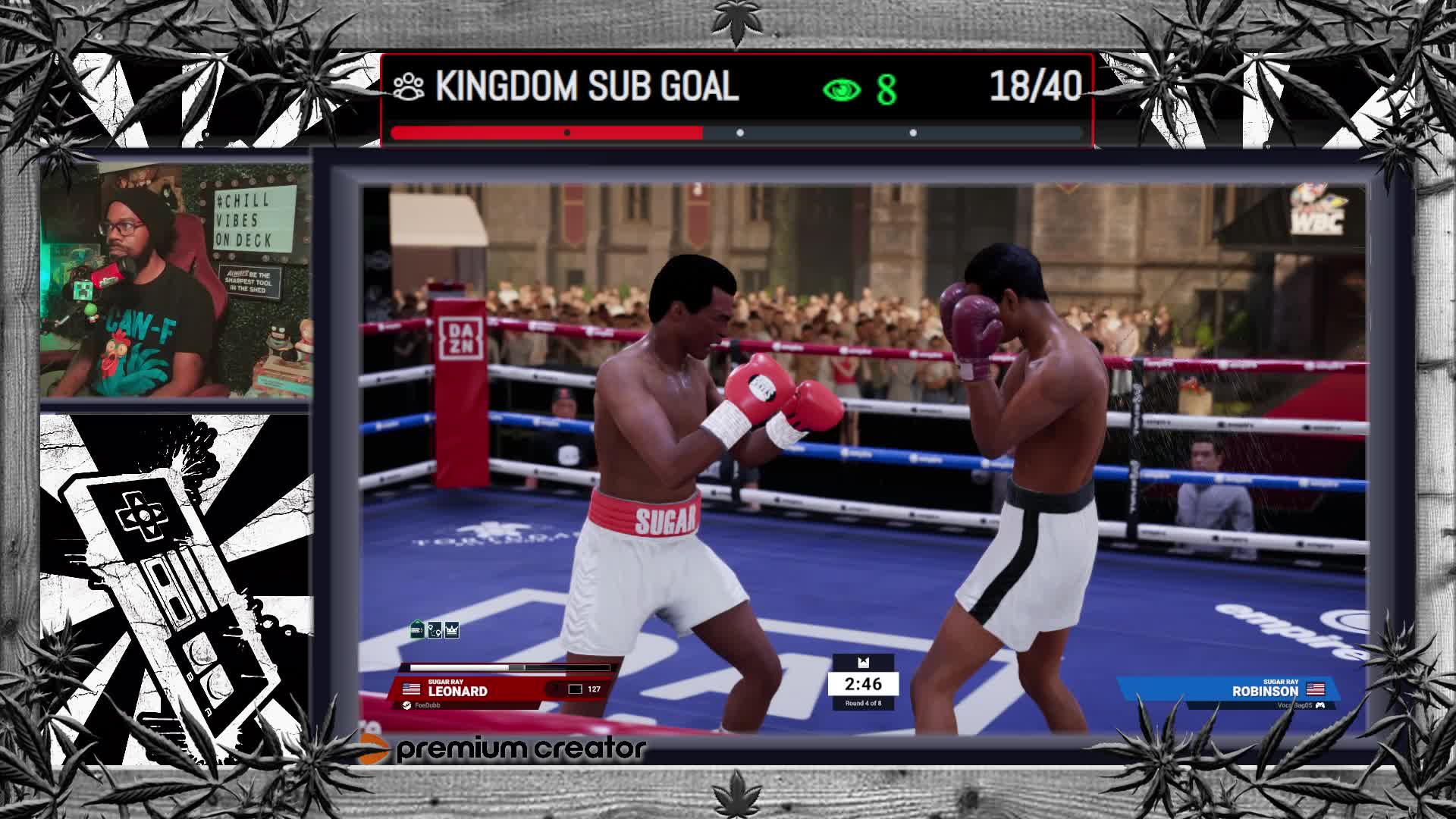The height and width of the screenshot is (819, 1456).
Task: Select the Sugar Ray Robinson nameplate
Action: tap(1264, 690)
